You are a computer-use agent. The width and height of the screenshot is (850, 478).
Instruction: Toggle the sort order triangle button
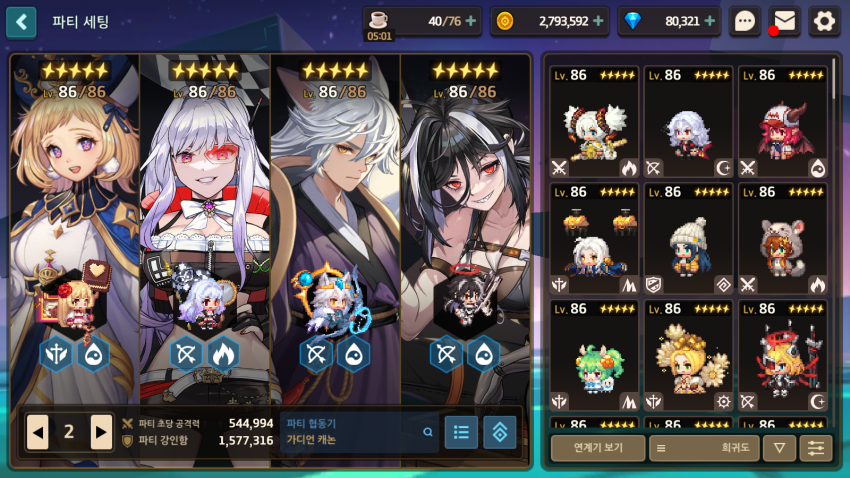tap(779, 448)
